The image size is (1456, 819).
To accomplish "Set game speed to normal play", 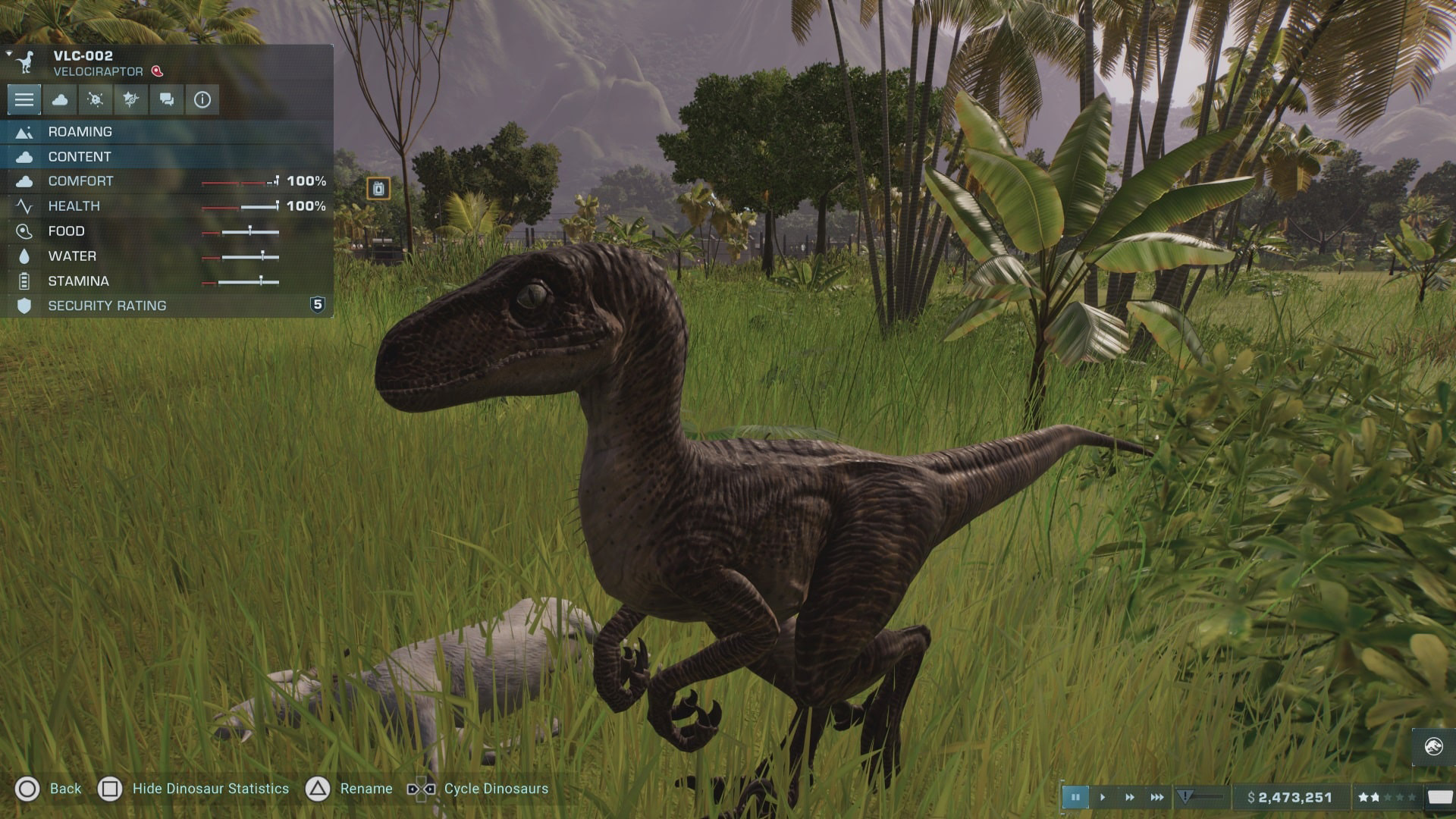I will point(1103,797).
